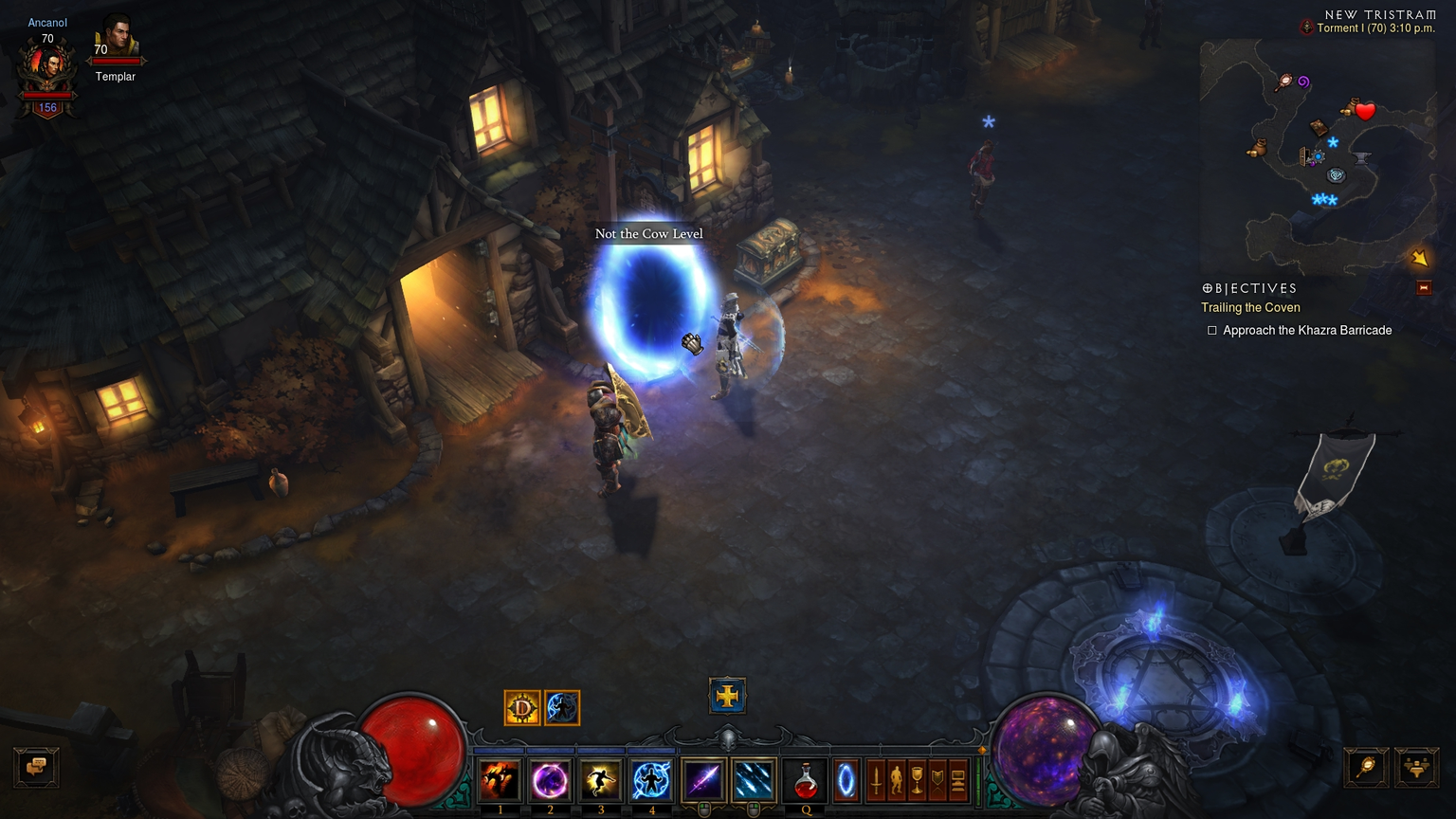Use the leaping figure skill in slot 3
Image resolution: width=1456 pixels, height=819 pixels.
(600, 780)
